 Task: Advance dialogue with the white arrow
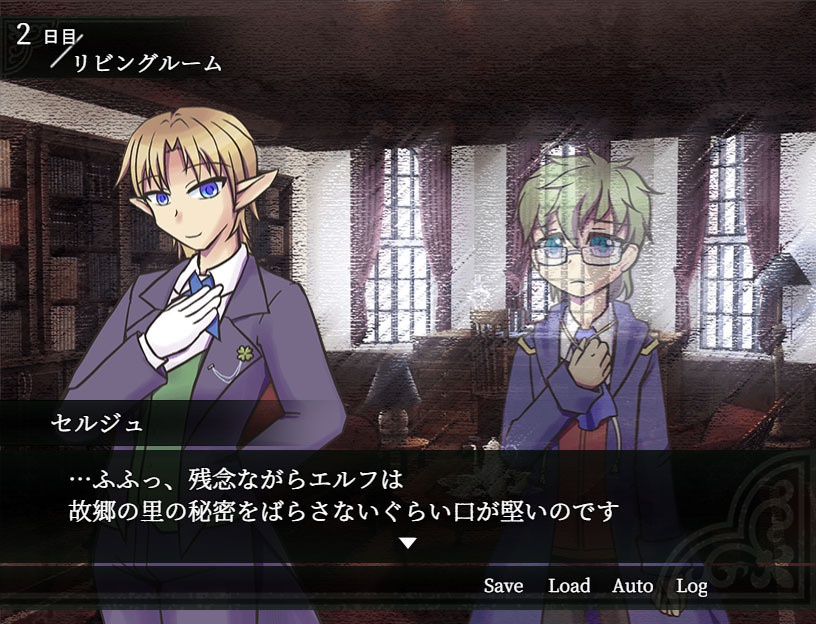point(408,543)
